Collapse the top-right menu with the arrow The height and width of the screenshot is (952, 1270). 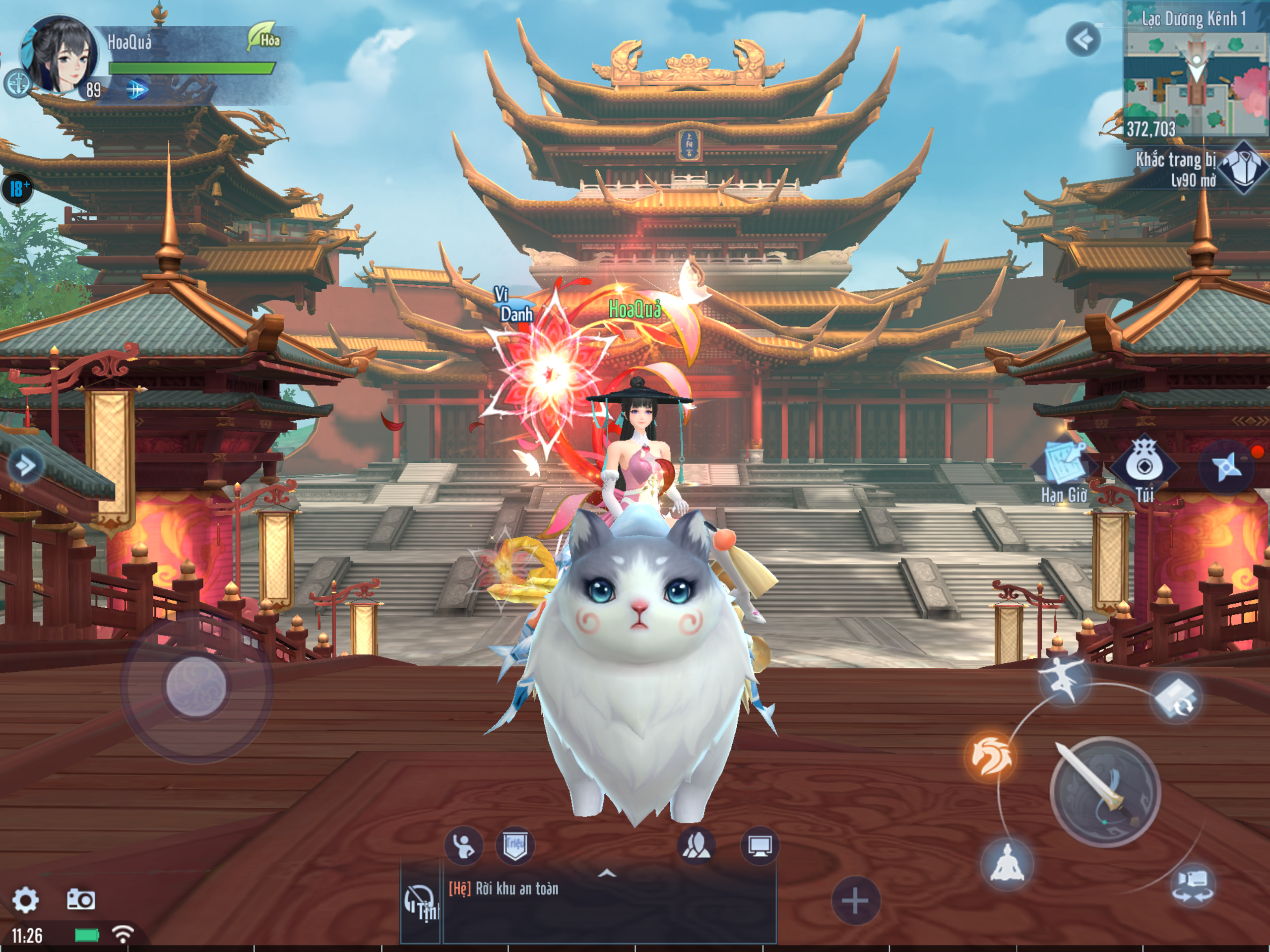coord(1083,40)
